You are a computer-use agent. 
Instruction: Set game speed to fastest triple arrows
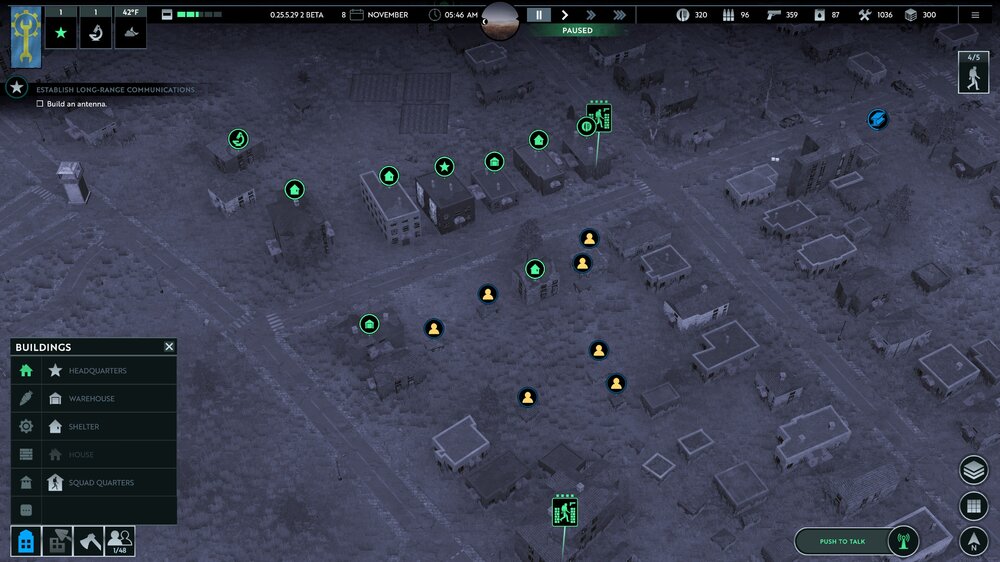click(x=620, y=15)
